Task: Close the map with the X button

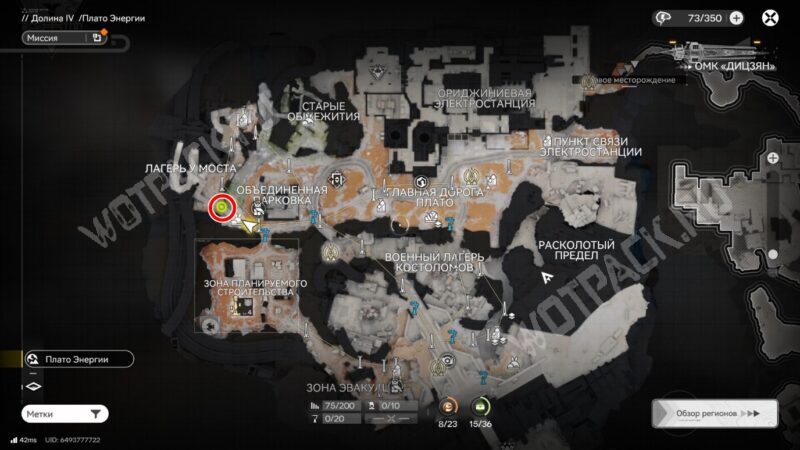Action: [x=771, y=17]
